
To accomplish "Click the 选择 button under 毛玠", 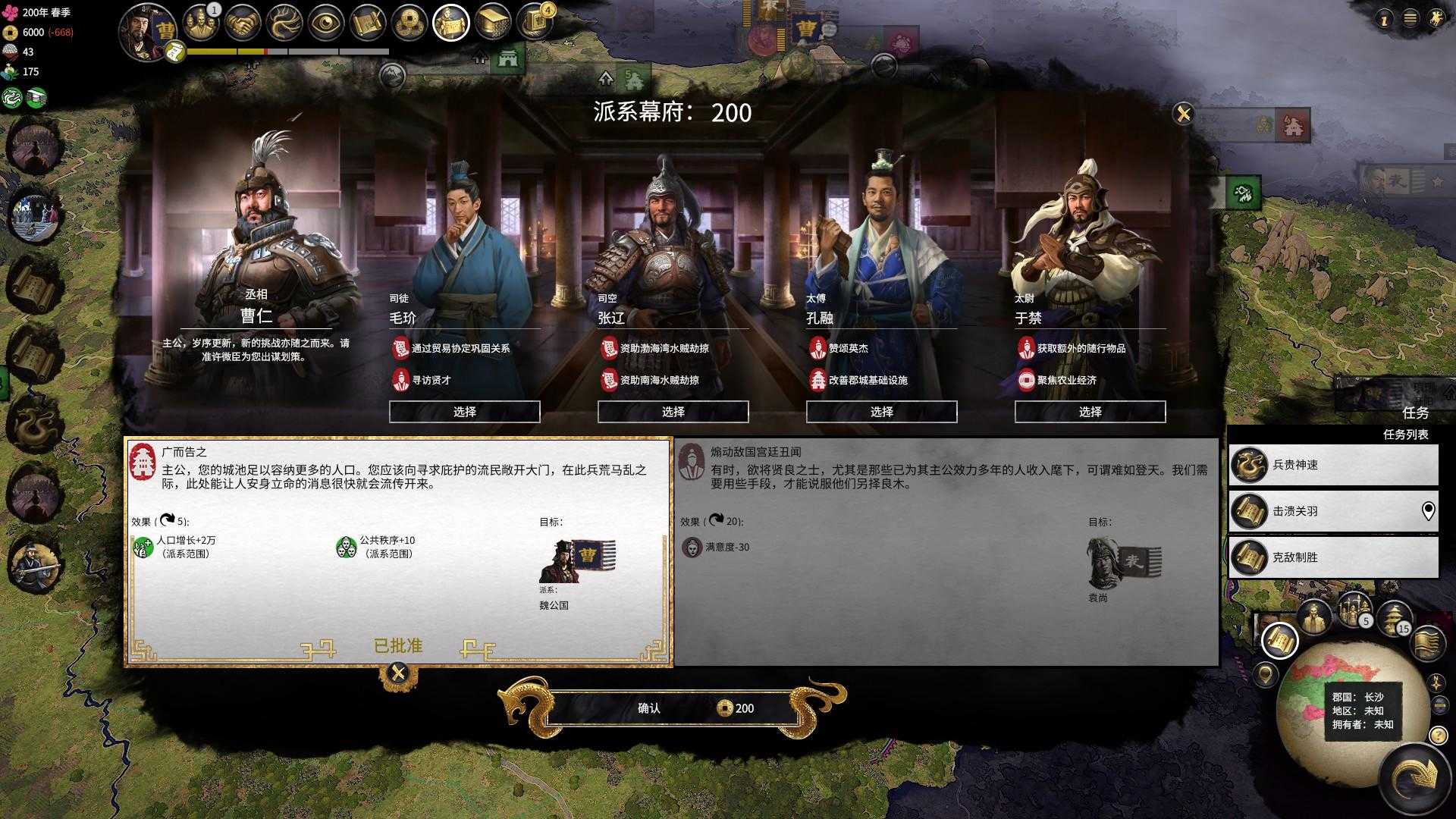I will point(464,412).
